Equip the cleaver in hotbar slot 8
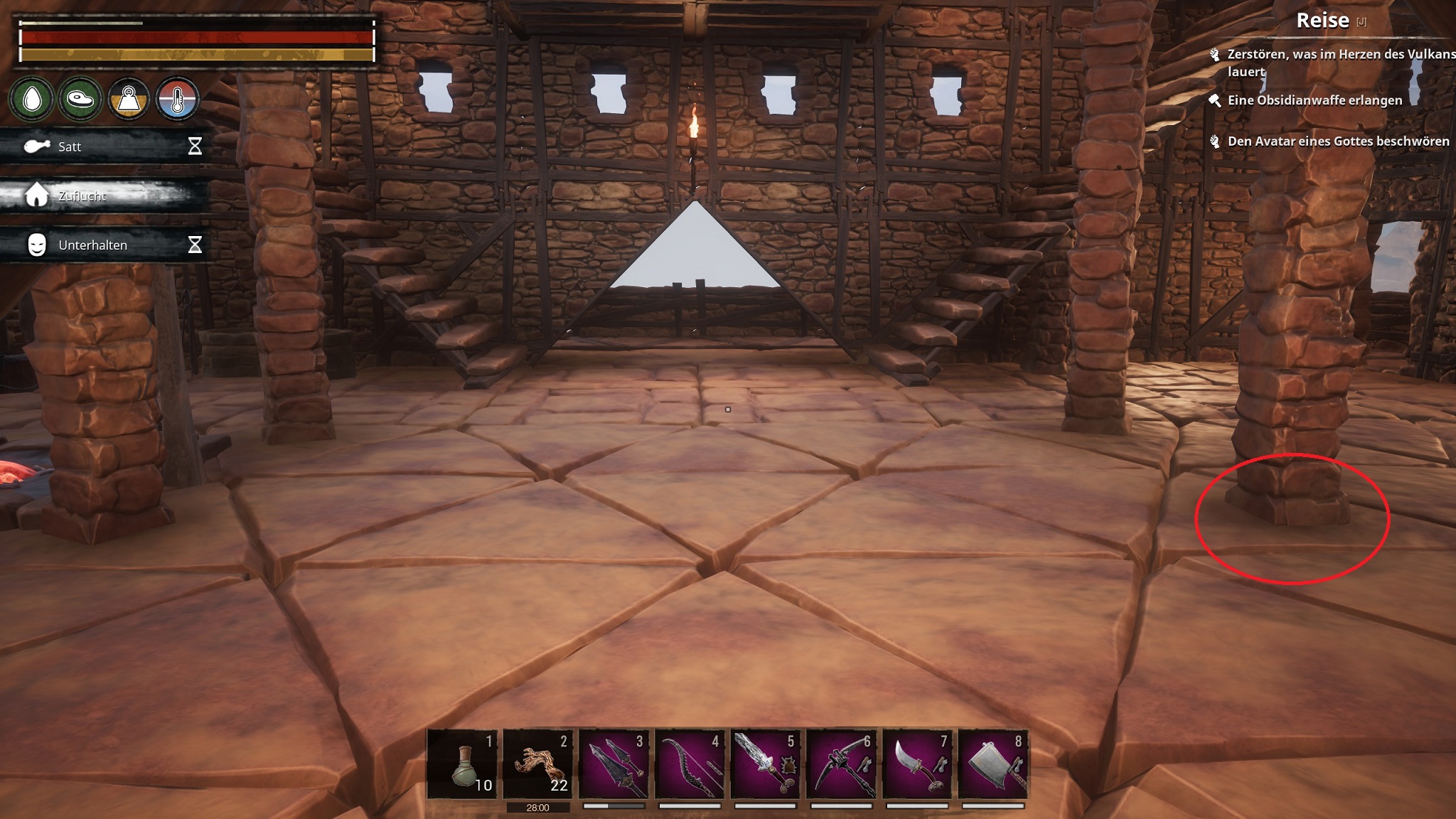Screen dimensions: 1456x819 [993, 764]
